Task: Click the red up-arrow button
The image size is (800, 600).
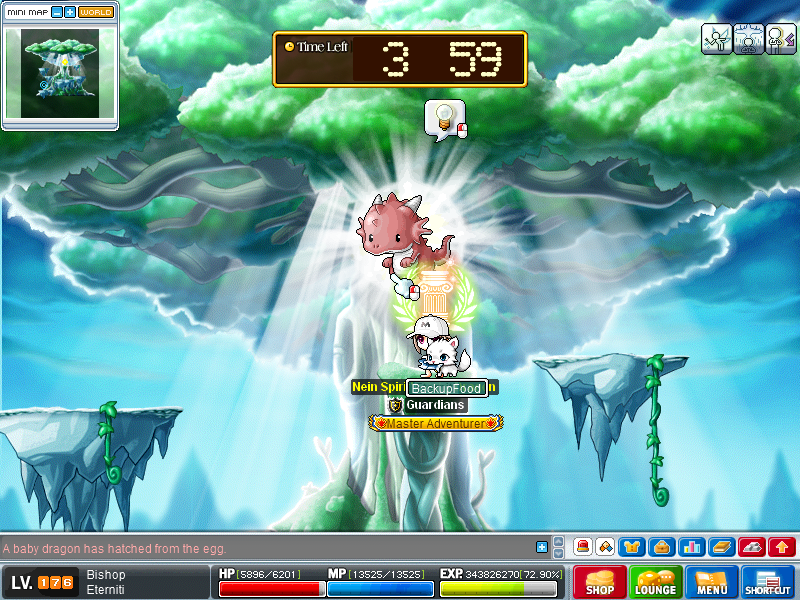Action: click(x=781, y=547)
